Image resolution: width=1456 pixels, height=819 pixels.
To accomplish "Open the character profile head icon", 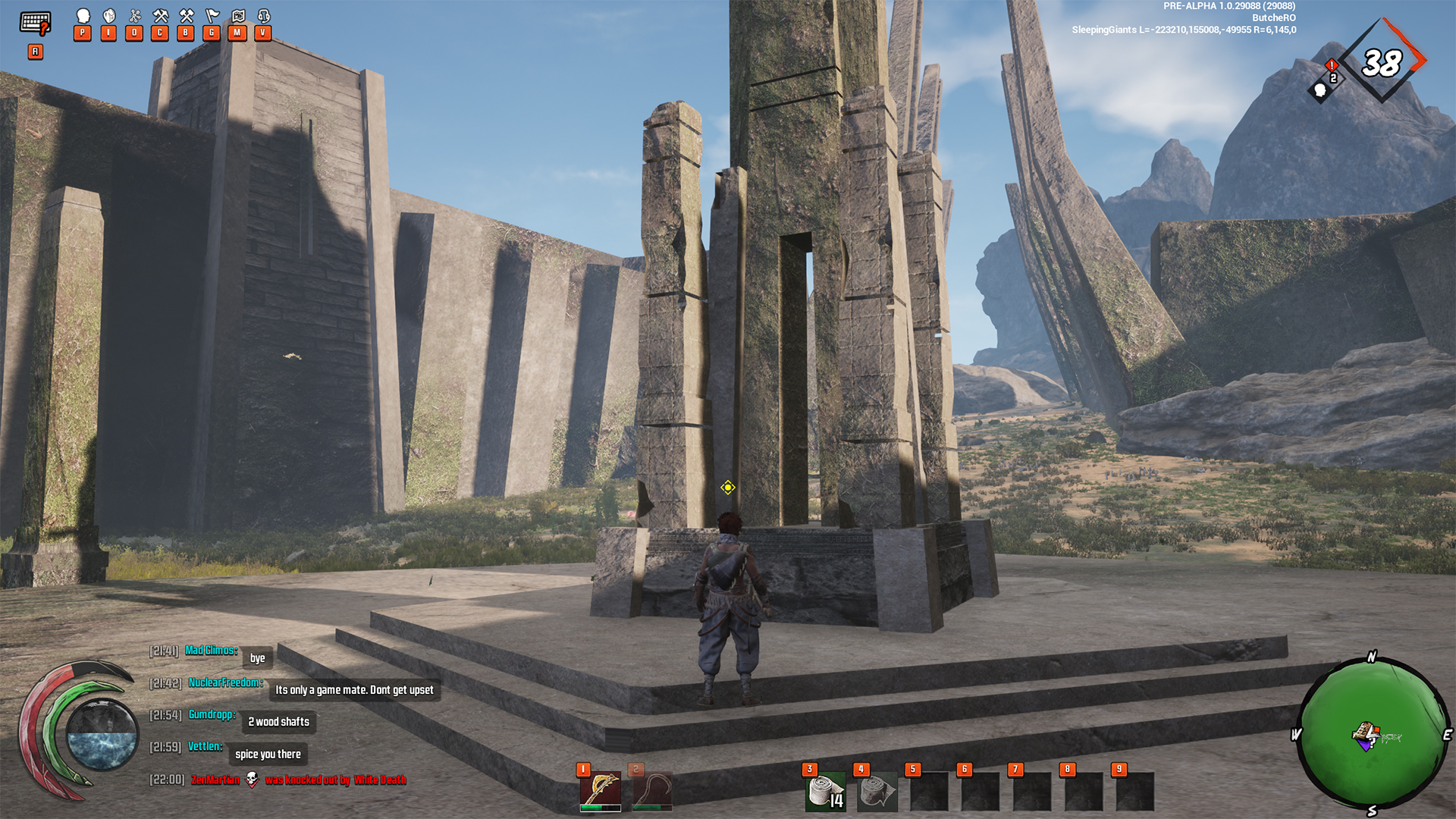I will click(x=83, y=16).
